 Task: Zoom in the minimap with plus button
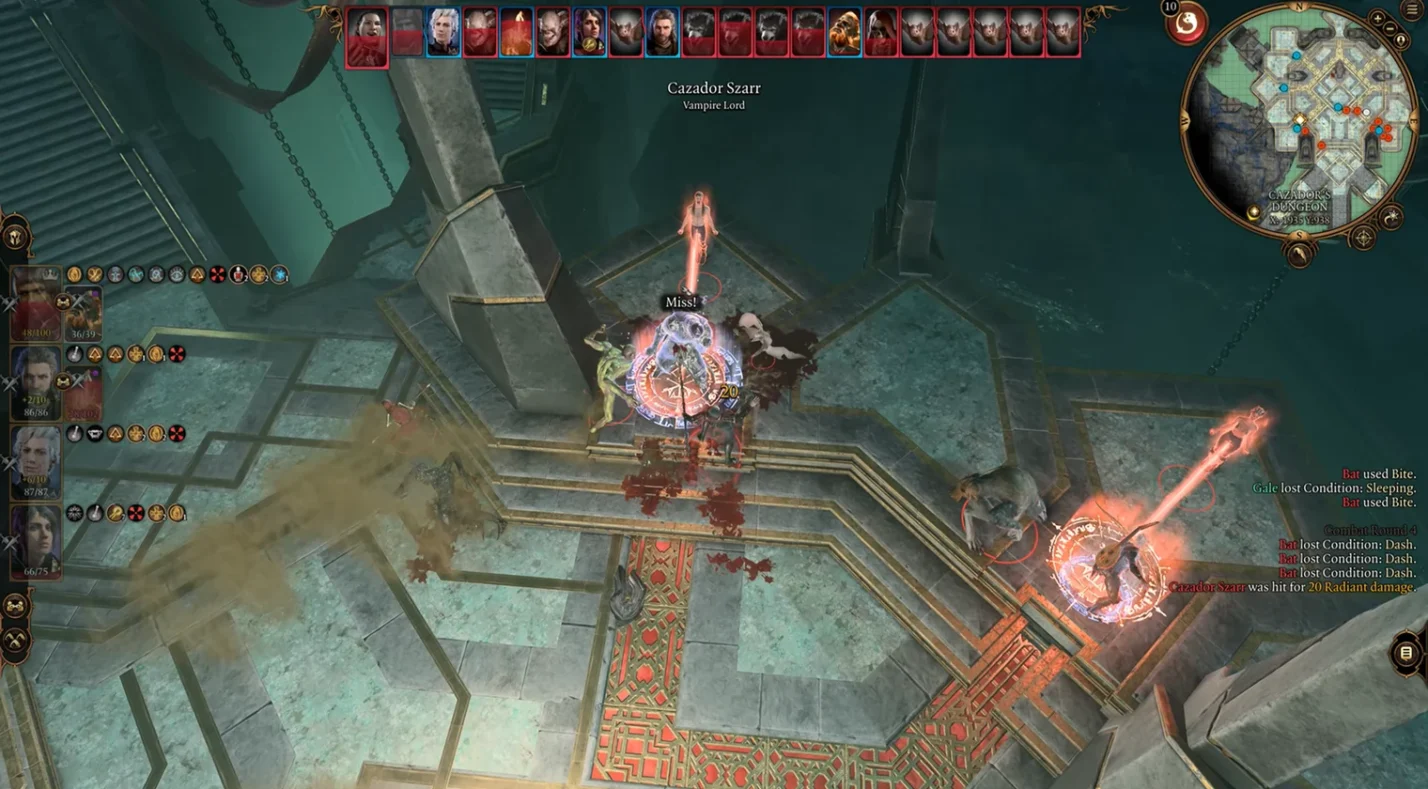tap(1379, 18)
